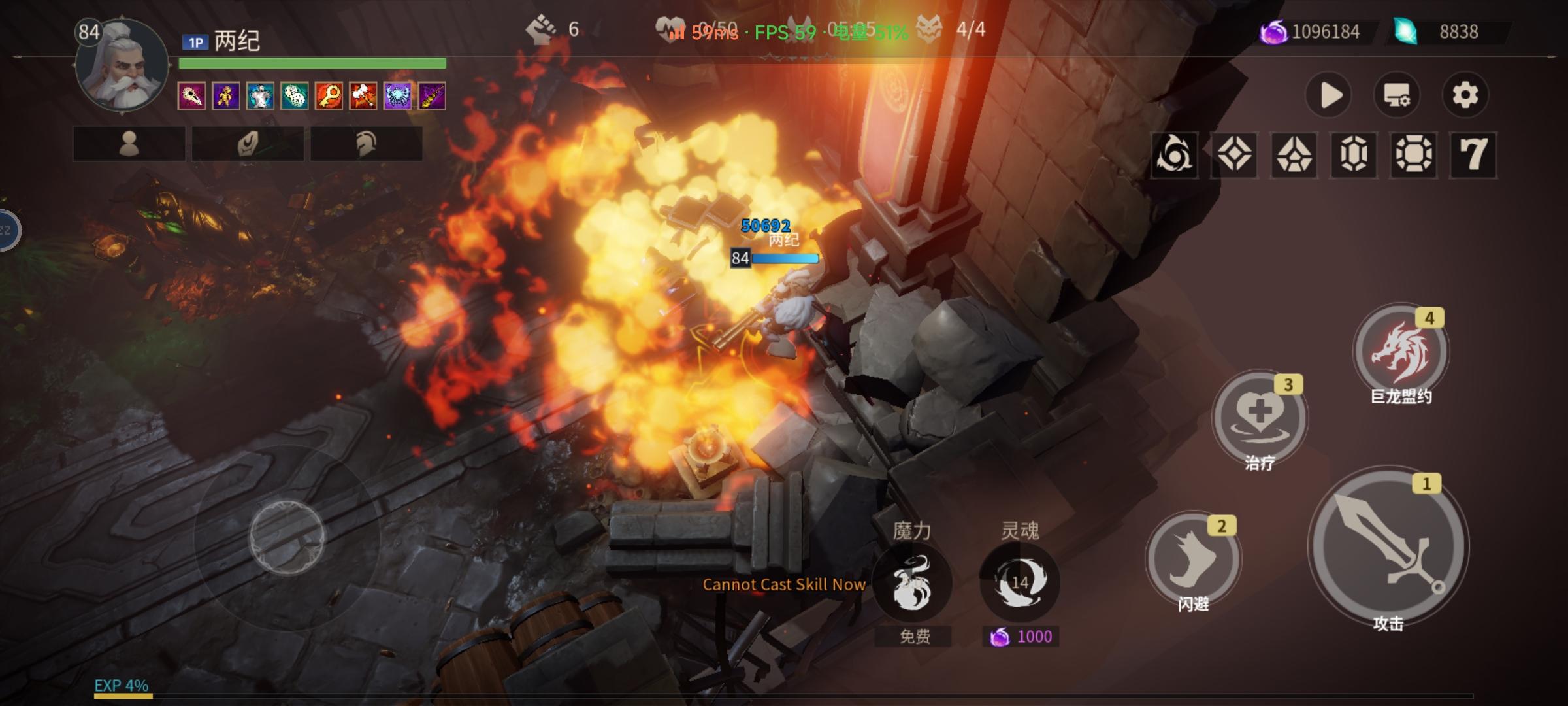Viewport: 1568px width, 706px height.
Task: Cast the 巨龙盟约 dragon skill
Action: [1401, 351]
